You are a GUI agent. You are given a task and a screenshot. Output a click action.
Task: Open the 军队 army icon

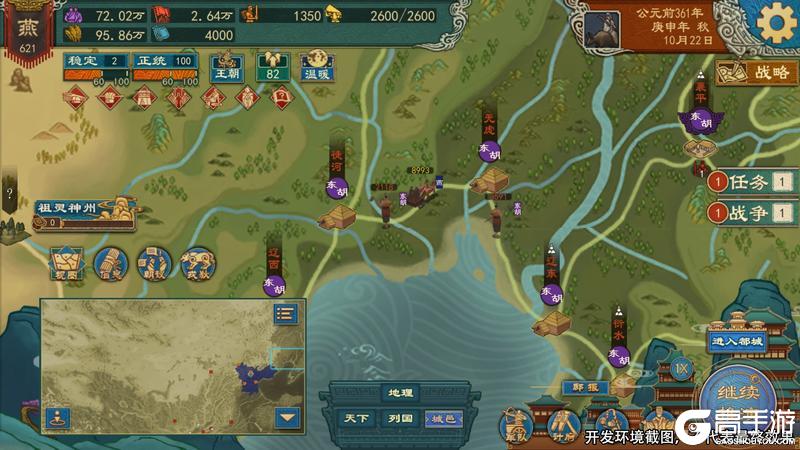point(517,425)
